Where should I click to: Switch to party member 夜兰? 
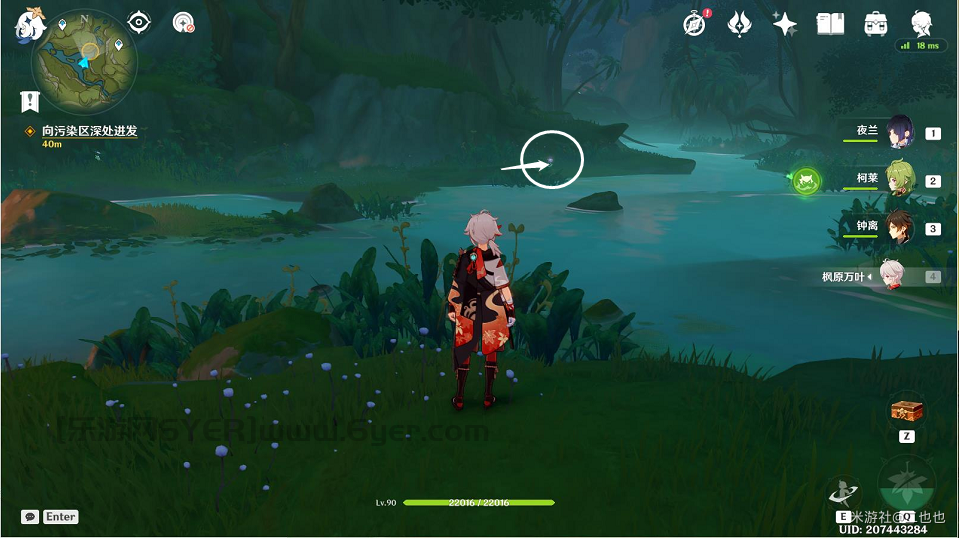[899, 132]
